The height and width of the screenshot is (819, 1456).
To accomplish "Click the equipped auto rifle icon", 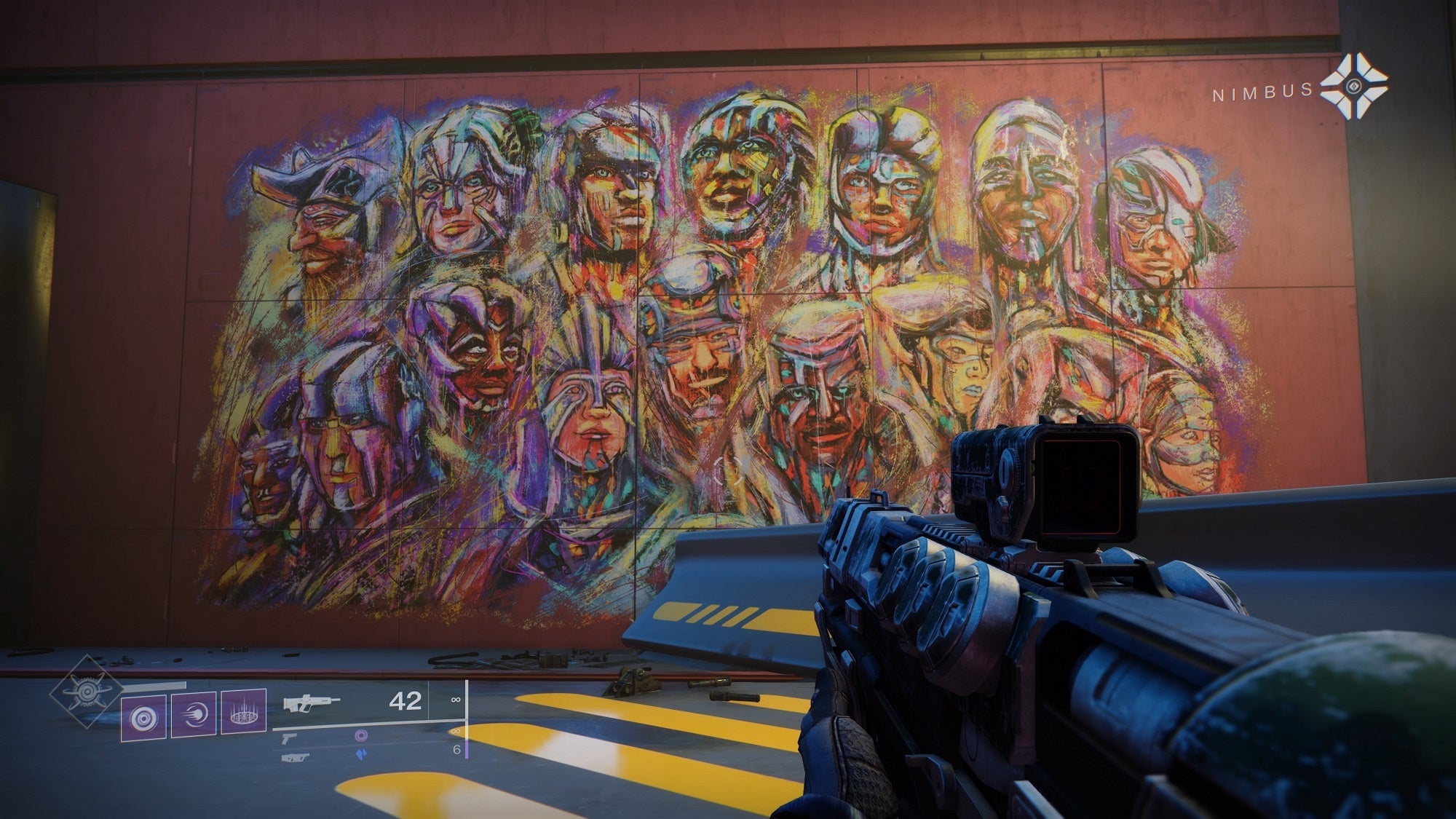I will pyautogui.click(x=311, y=703).
